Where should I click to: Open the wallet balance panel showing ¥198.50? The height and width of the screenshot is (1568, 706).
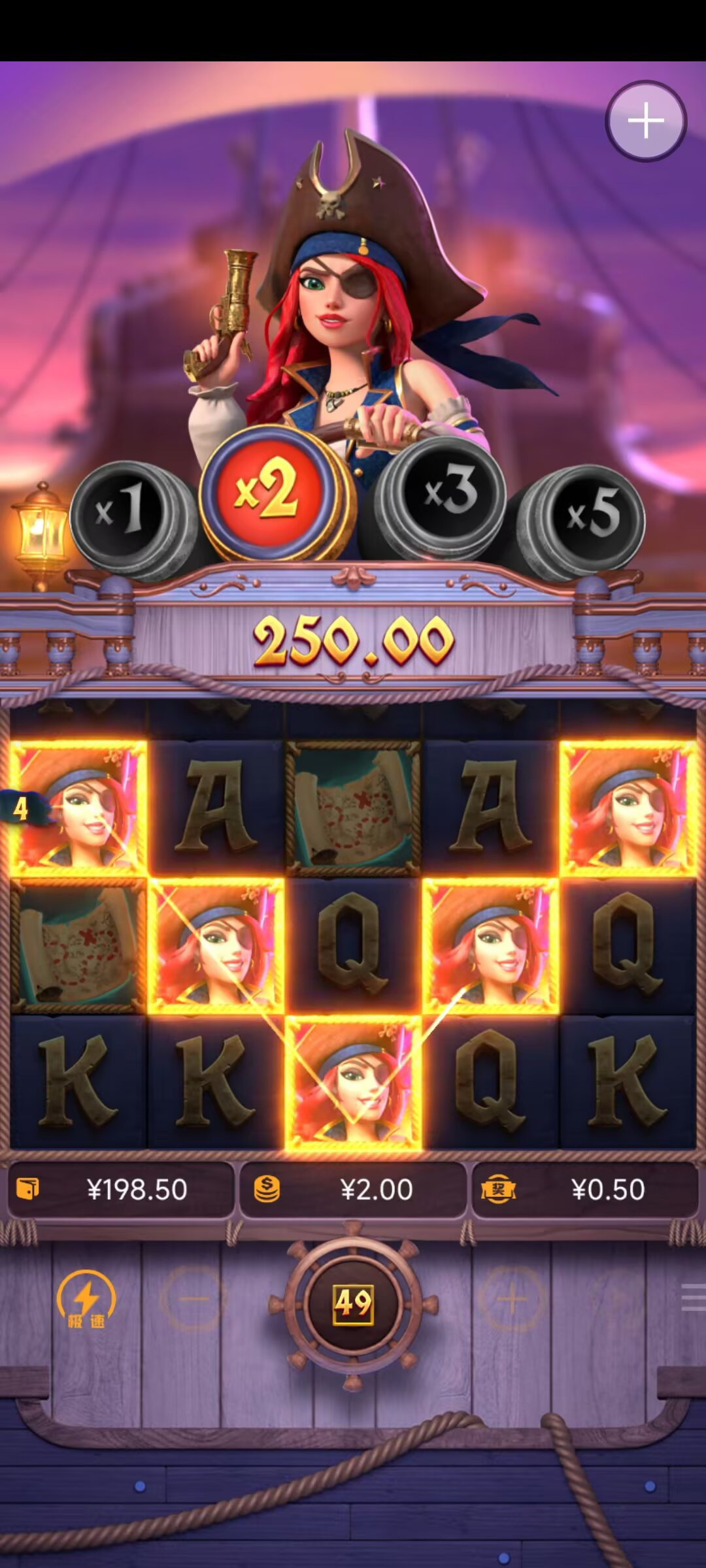[121, 1190]
